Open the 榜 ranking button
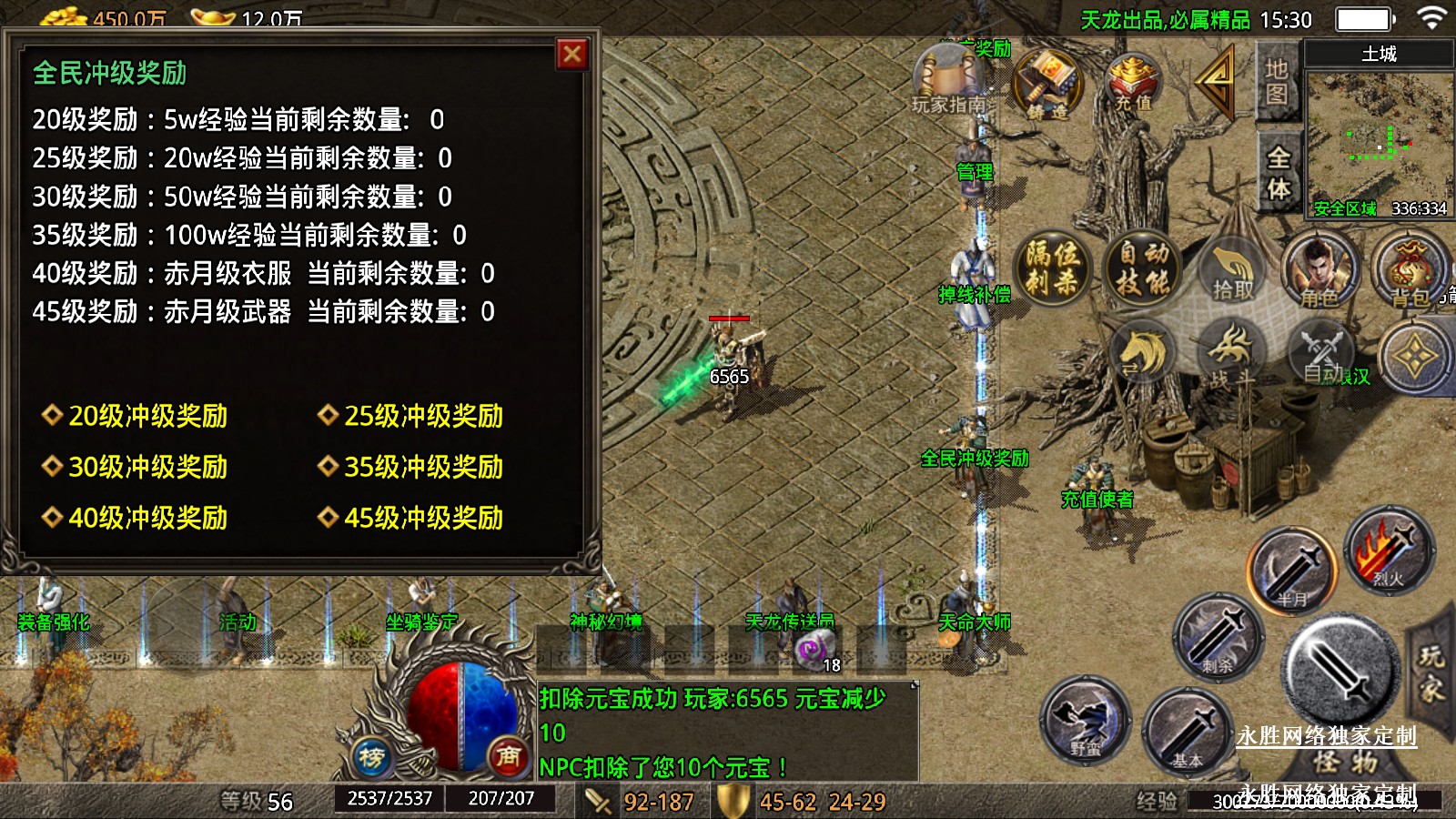 371,756
